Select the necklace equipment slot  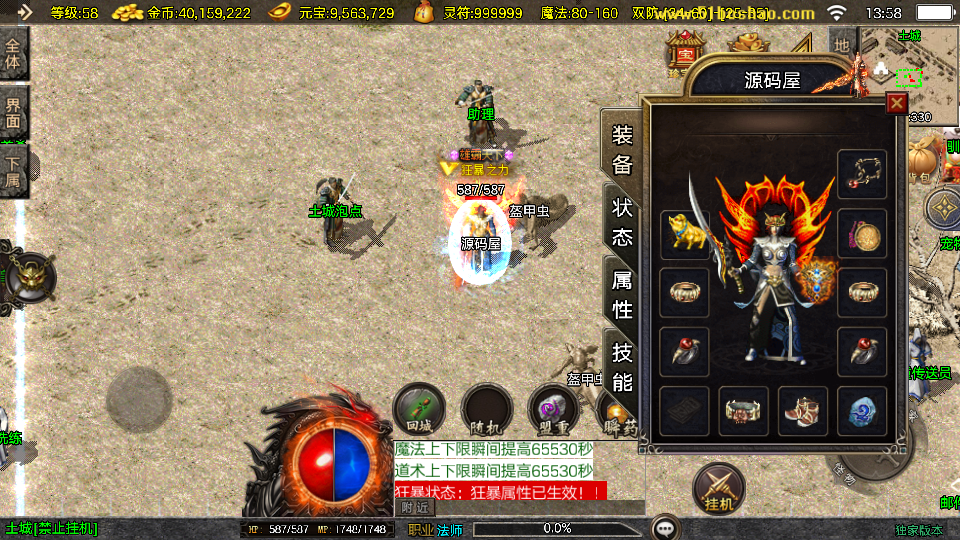click(x=862, y=174)
